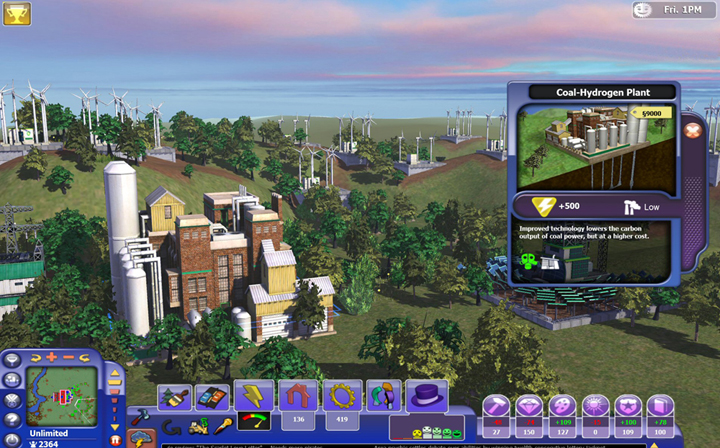Pause the game with the red pause button

115,440
